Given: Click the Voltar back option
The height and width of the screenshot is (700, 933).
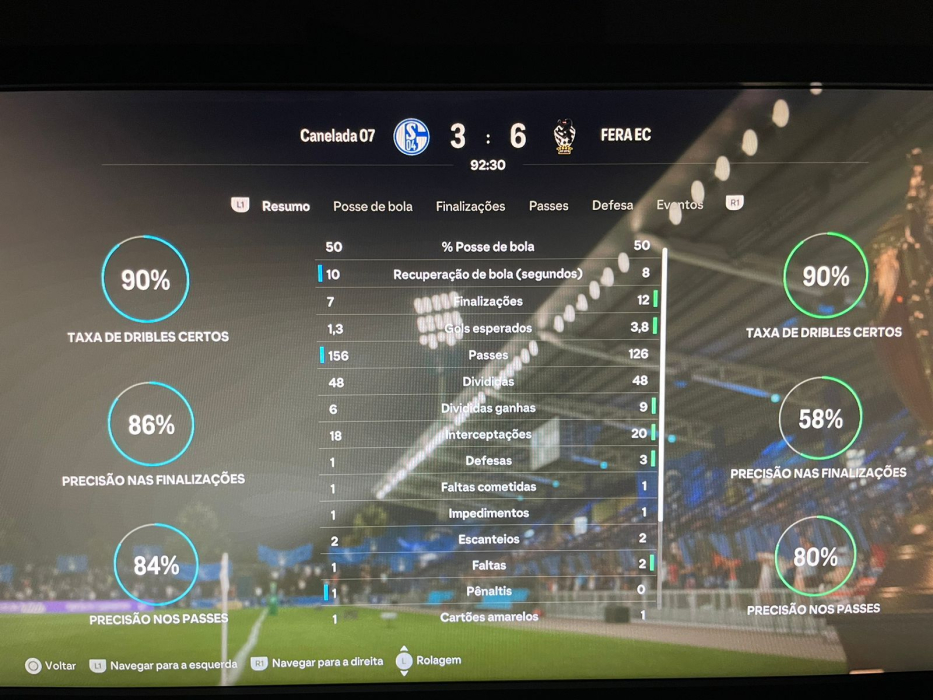Looking at the screenshot, I should 50,665.
